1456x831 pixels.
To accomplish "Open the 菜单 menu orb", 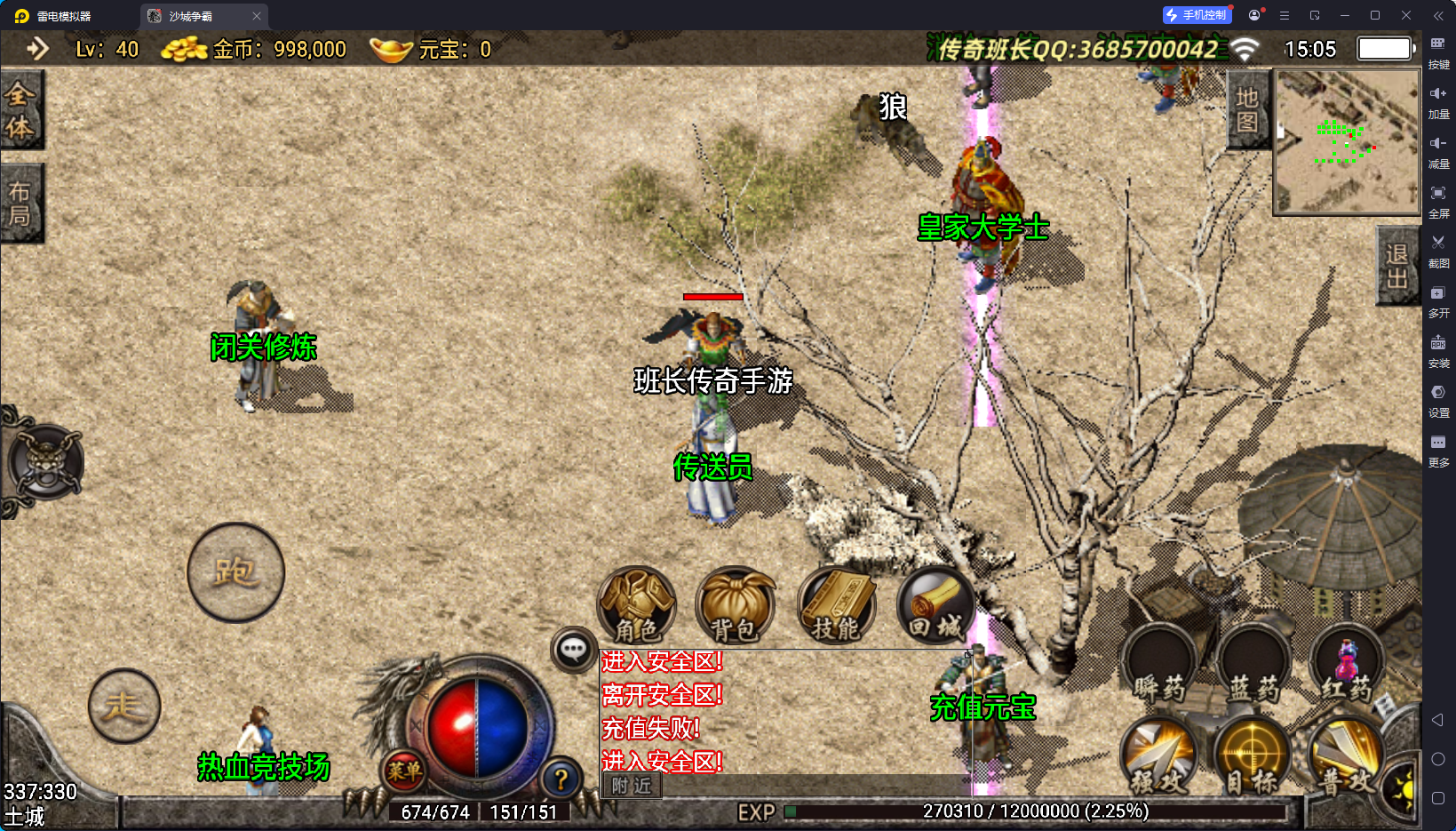I will point(404,771).
